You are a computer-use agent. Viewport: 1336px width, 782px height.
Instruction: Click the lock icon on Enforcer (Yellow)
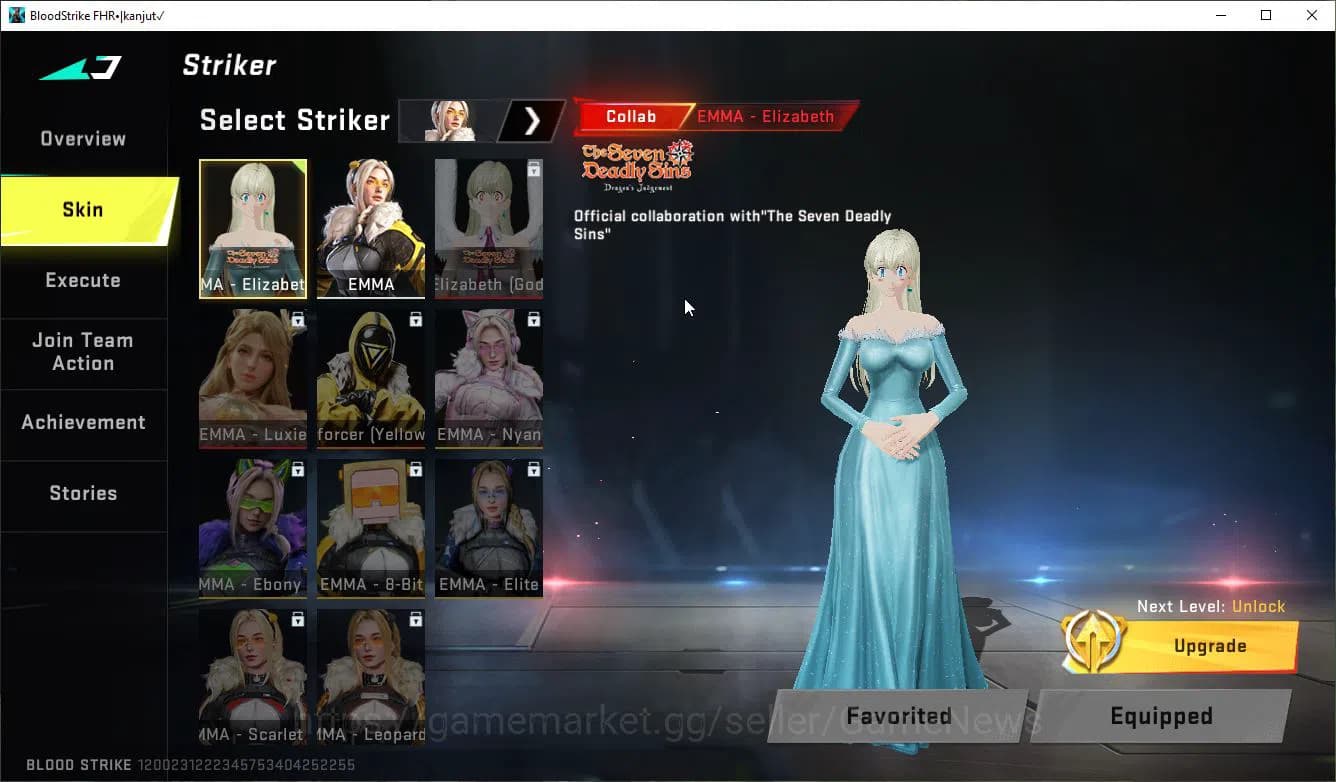(x=414, y=319)
